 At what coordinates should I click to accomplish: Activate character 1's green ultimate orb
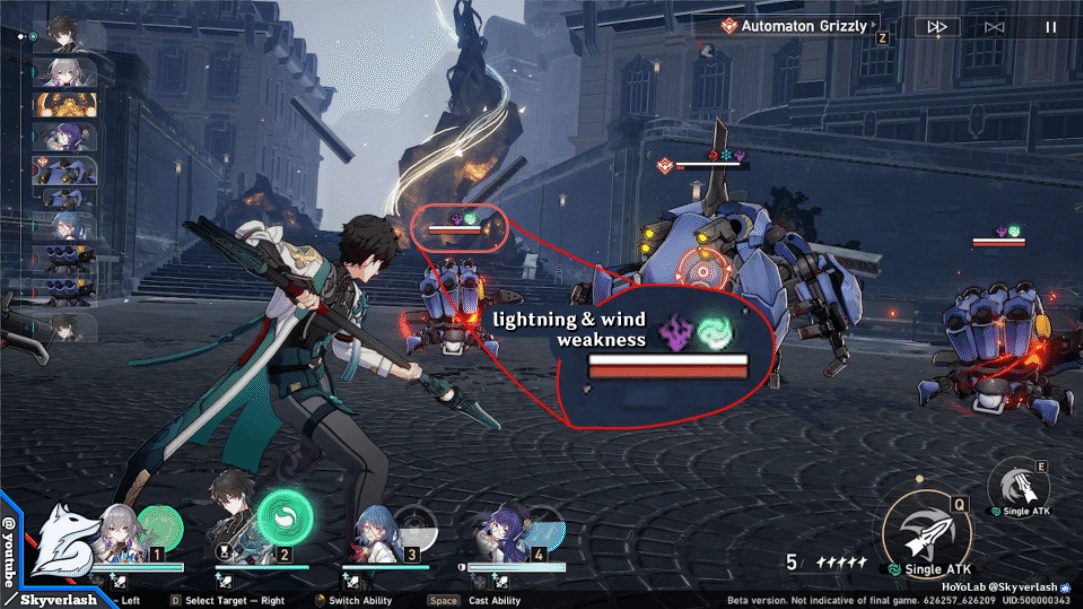tap(160, 526)
